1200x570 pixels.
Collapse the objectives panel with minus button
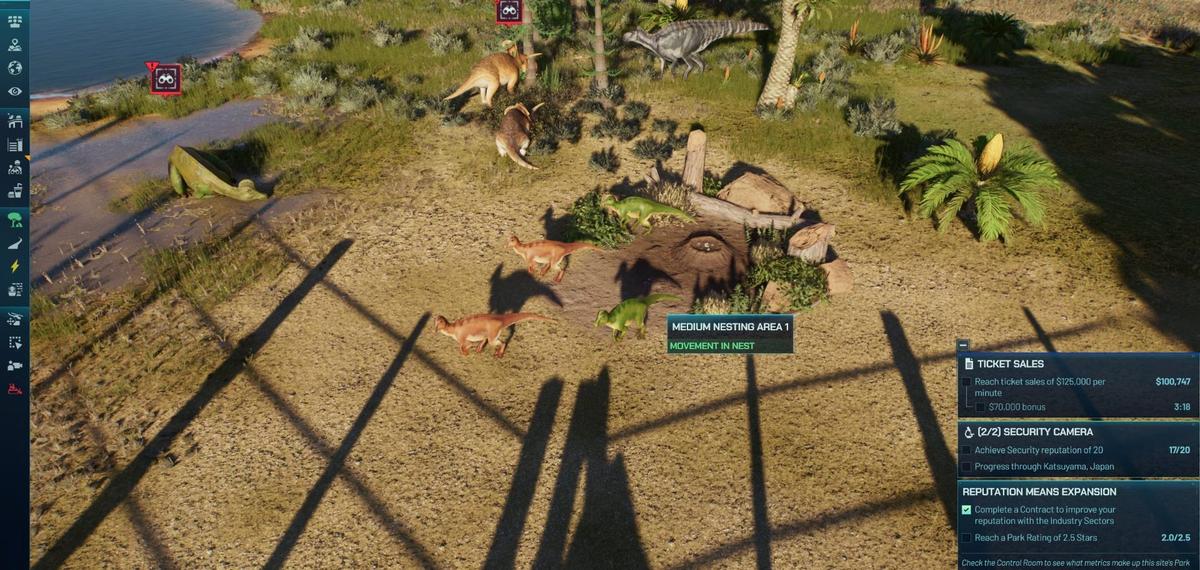[x=963, y=345]
